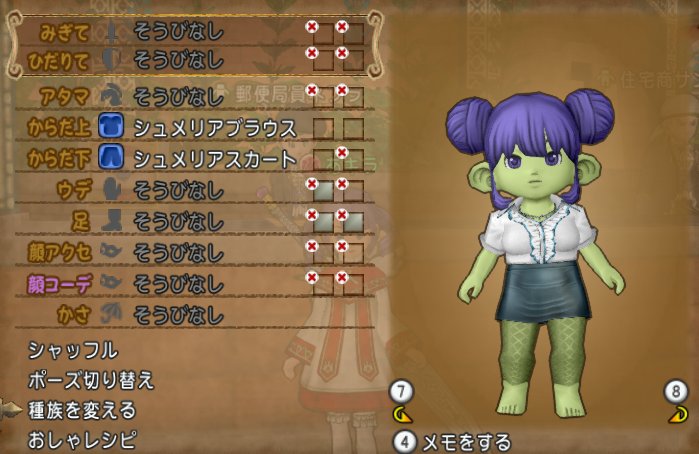Viewport: 699px width, 454px height.
Task: Choose the 顔コーデ face coordinate row
Action: 180,283
